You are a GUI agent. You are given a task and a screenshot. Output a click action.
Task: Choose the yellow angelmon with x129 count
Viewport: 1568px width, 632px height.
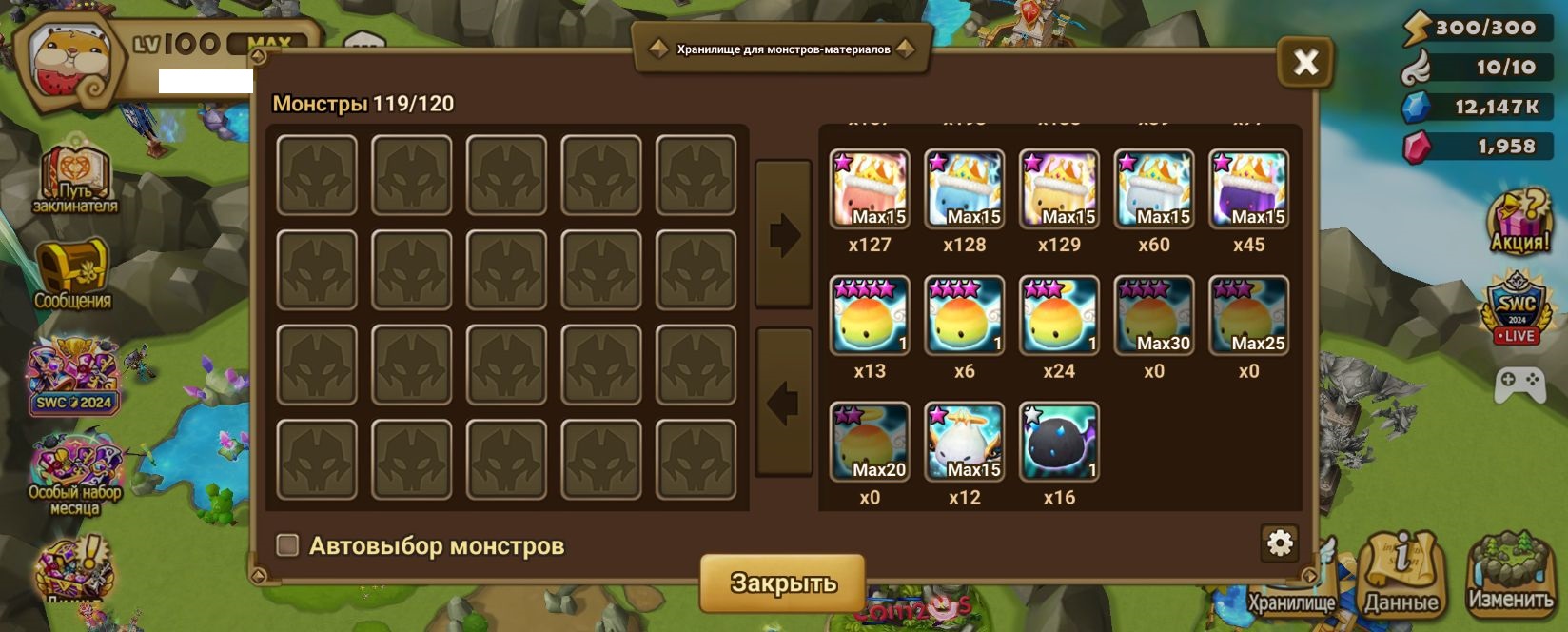1059,189
